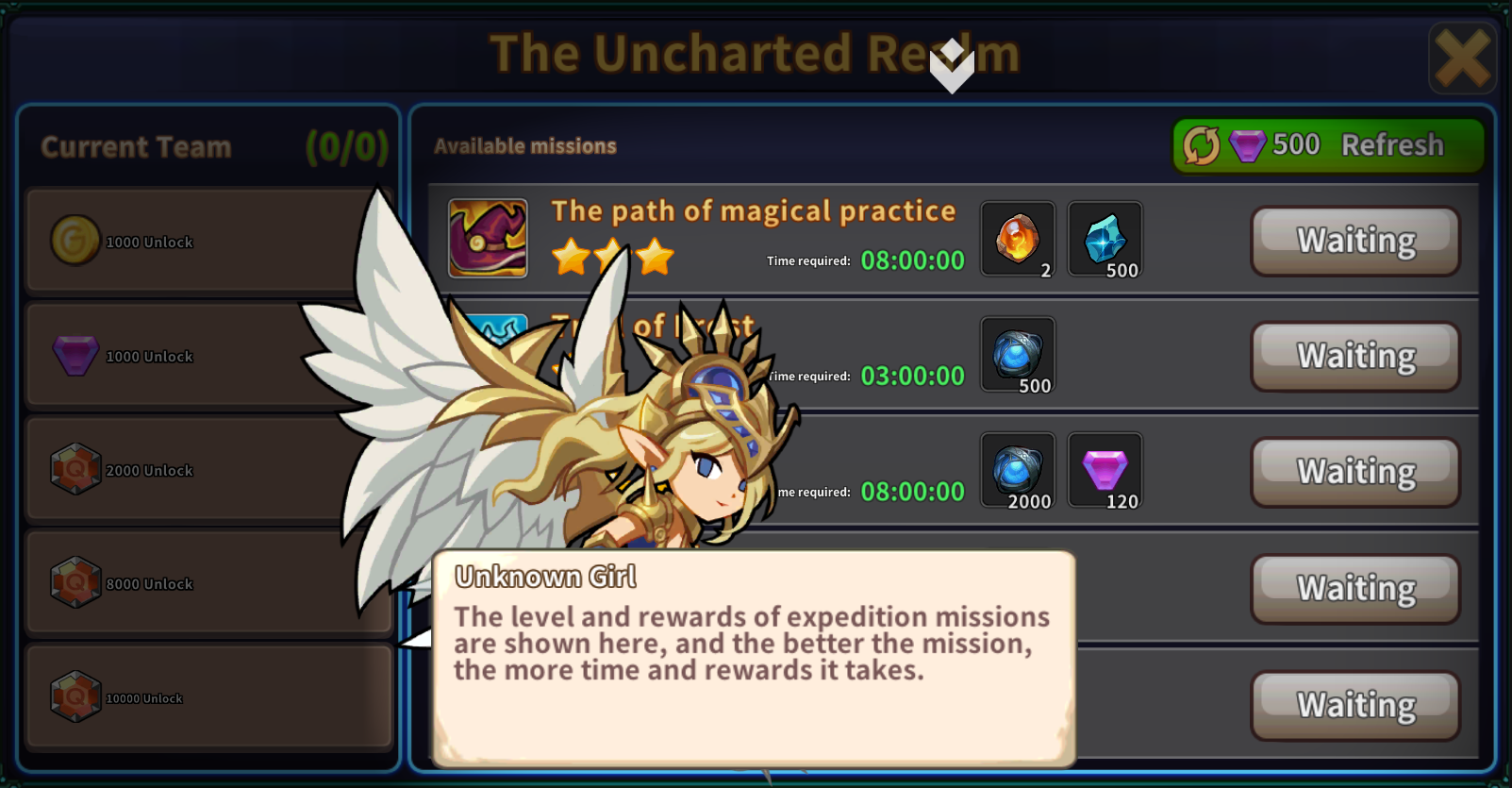The height and width of the screenshot is (788, 1512).
Task: Inspect the 500 blue crystal reward icon
Action: (x=1104, y=239)
